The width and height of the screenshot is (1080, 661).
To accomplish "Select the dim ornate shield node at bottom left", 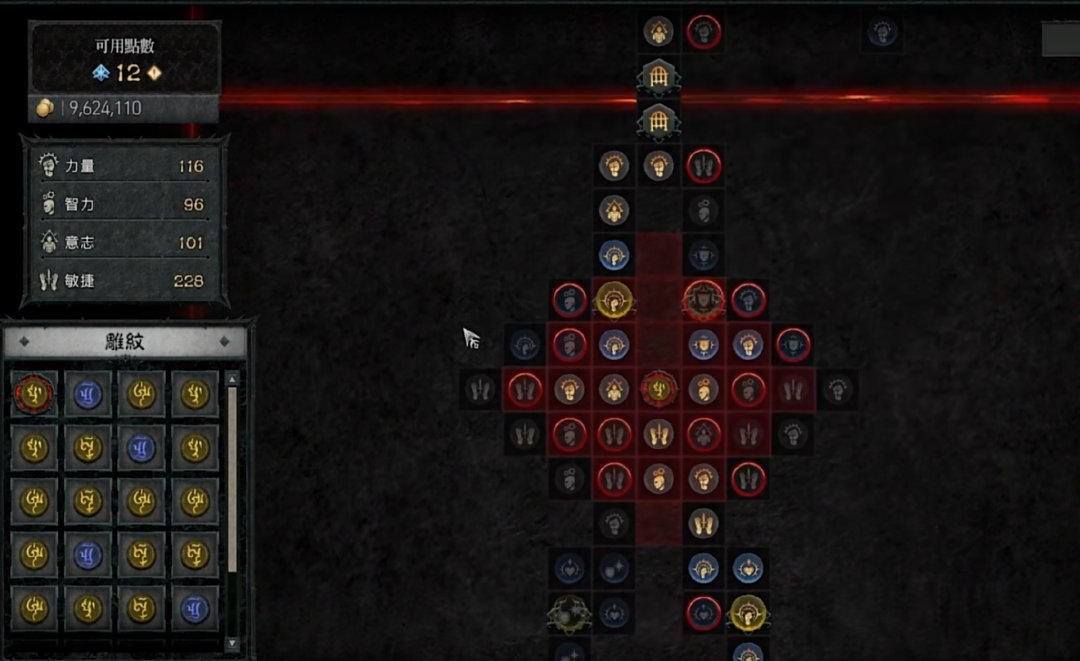I will click(568, 613).
